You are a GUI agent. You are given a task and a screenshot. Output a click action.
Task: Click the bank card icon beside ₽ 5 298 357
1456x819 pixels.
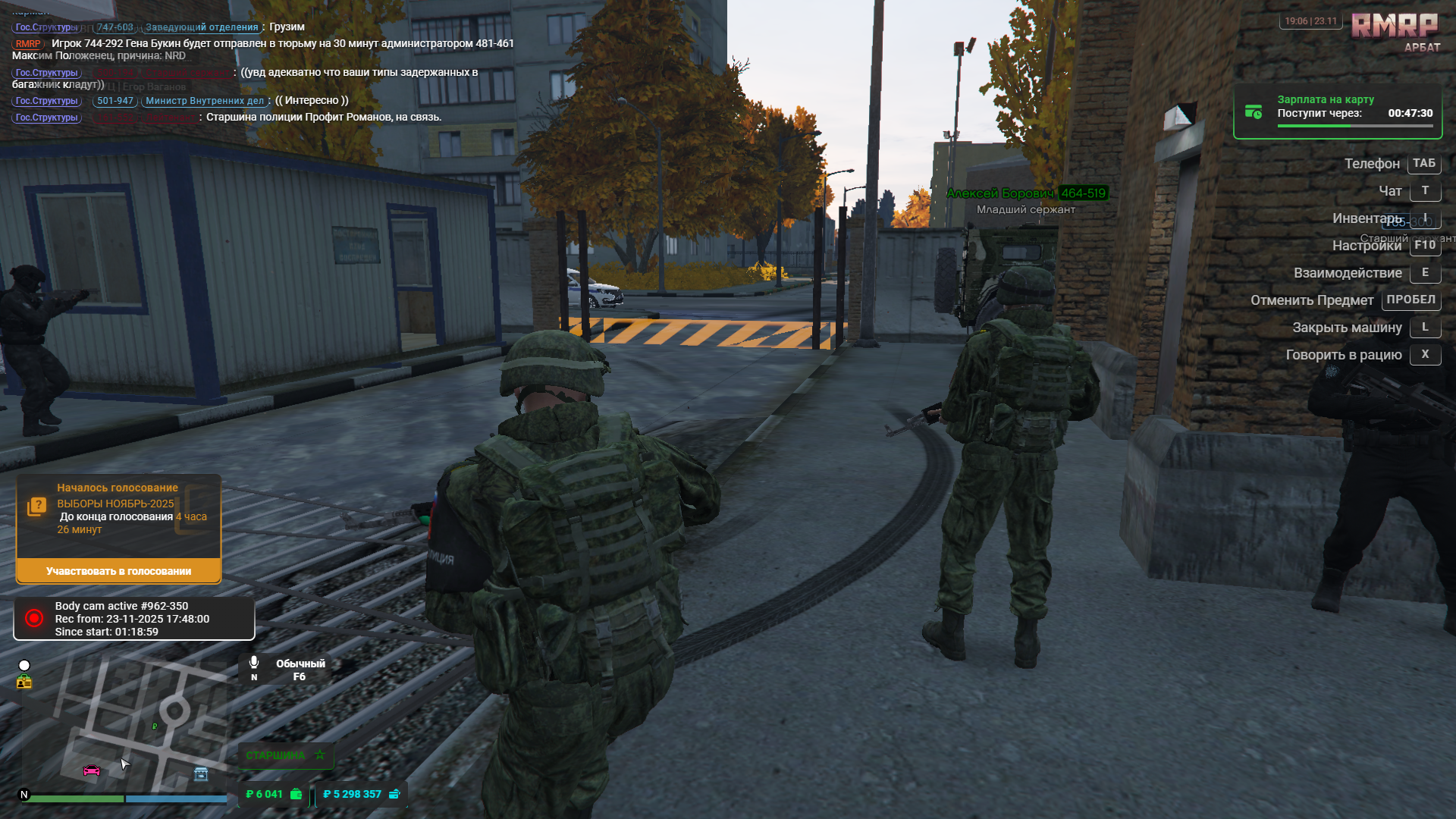[x=394, y=794]
